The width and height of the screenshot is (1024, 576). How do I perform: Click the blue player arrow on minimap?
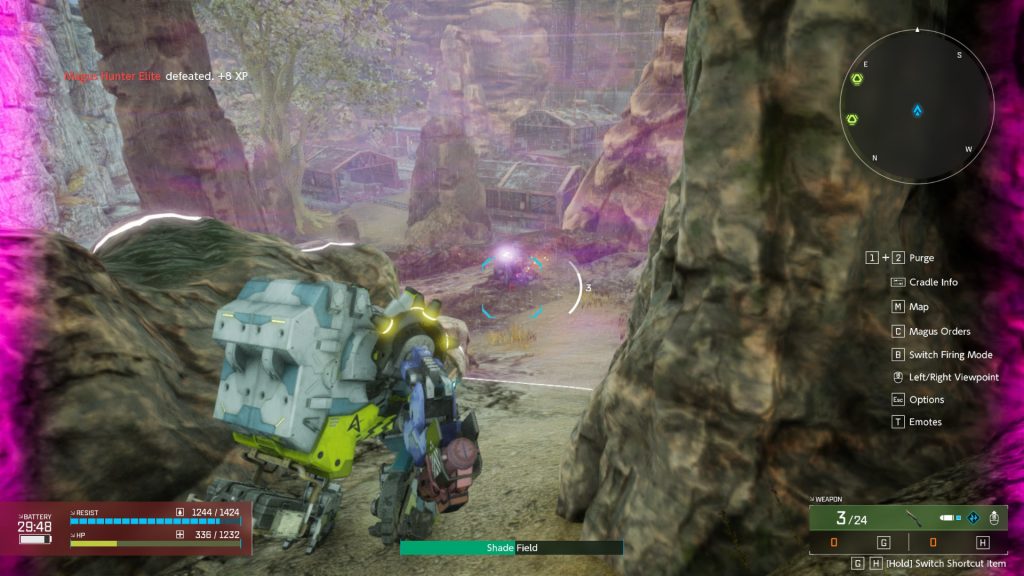point(917,111)
